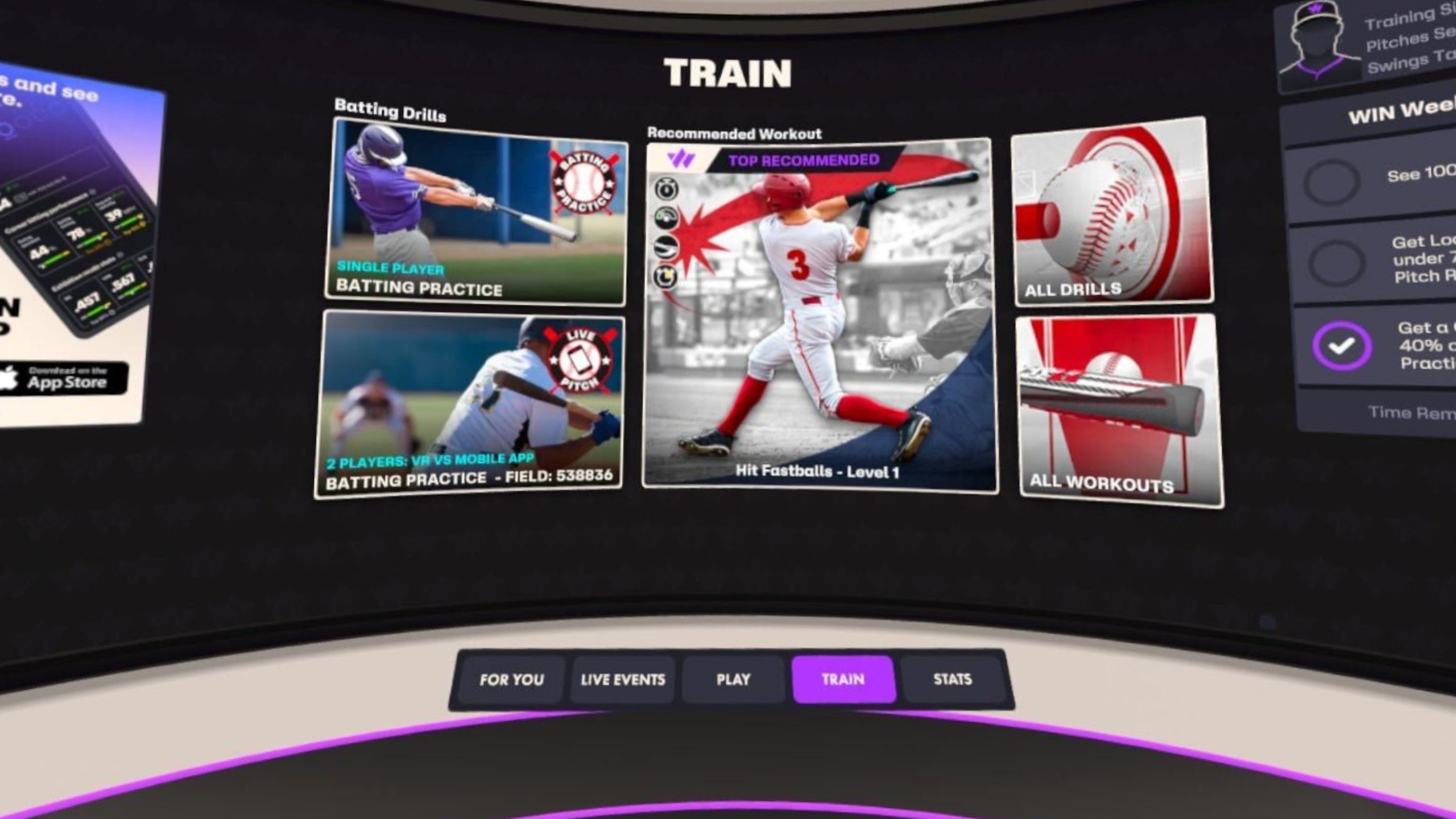The height and width of the screenshot is (819, 1456).
Task: Open Single Player Batting Practice tile
Action: (x=477, y=213)
